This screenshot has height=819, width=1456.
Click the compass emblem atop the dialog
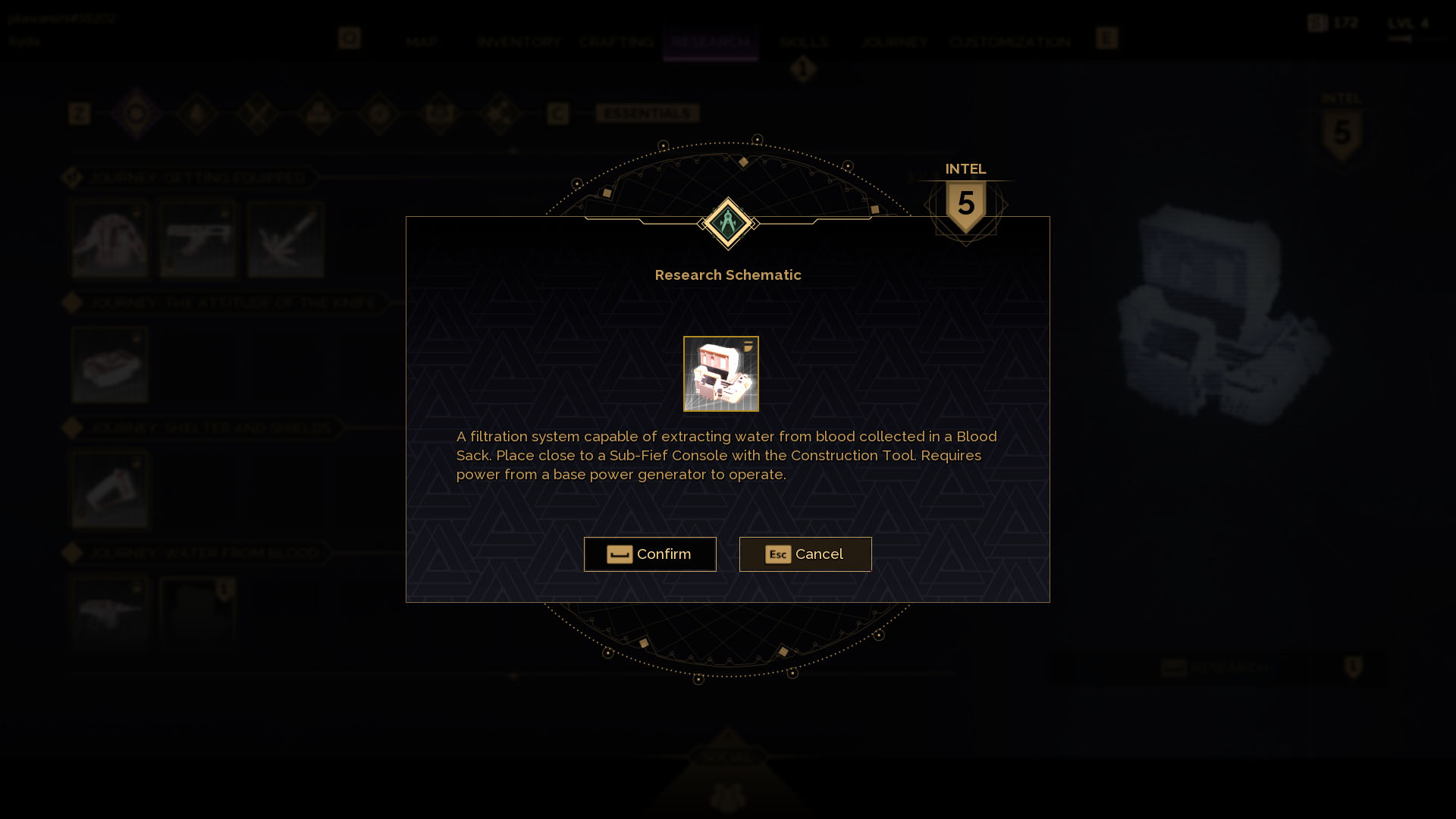[728, 224]
